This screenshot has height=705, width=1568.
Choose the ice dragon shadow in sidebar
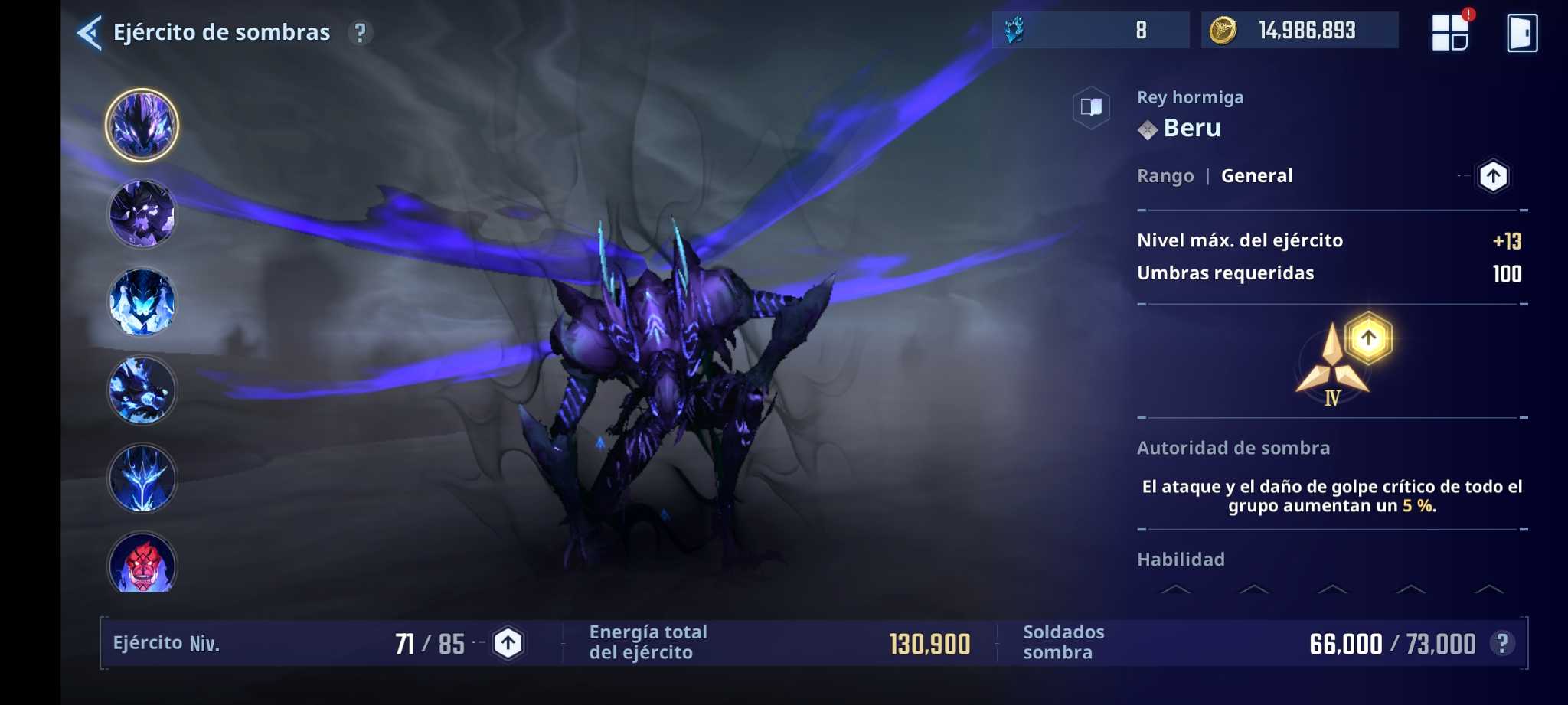(143, 478)
